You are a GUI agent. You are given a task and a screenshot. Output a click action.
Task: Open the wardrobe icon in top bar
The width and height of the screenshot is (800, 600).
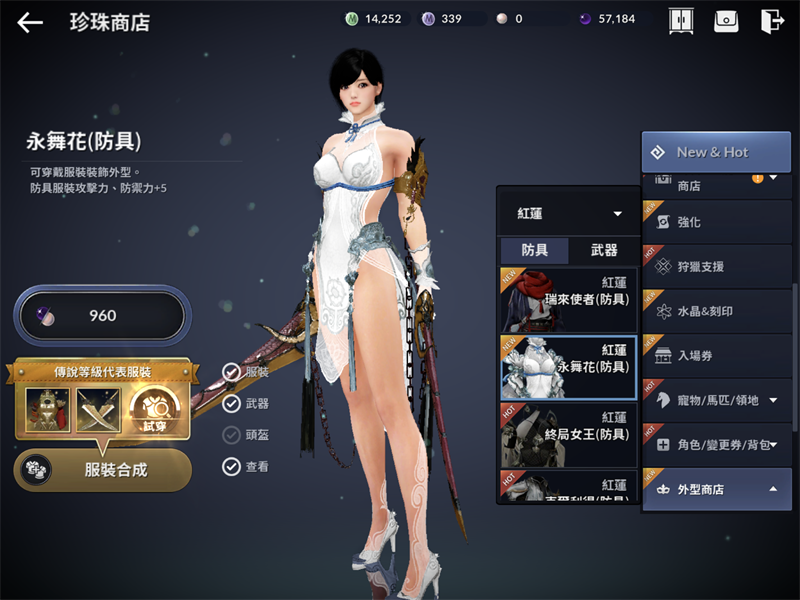click(x=681, y=21)
